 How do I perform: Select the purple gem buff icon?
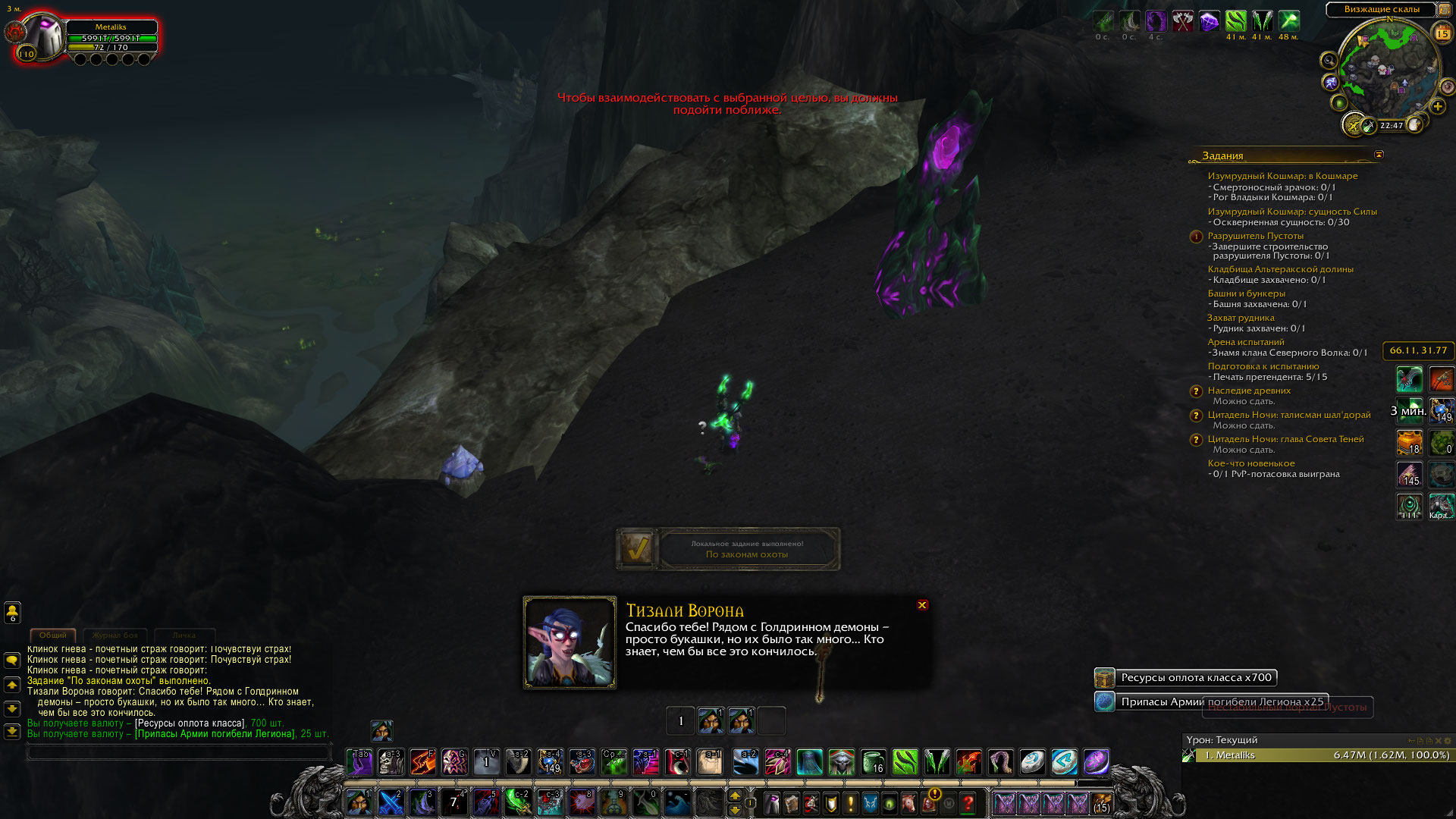1209,21
